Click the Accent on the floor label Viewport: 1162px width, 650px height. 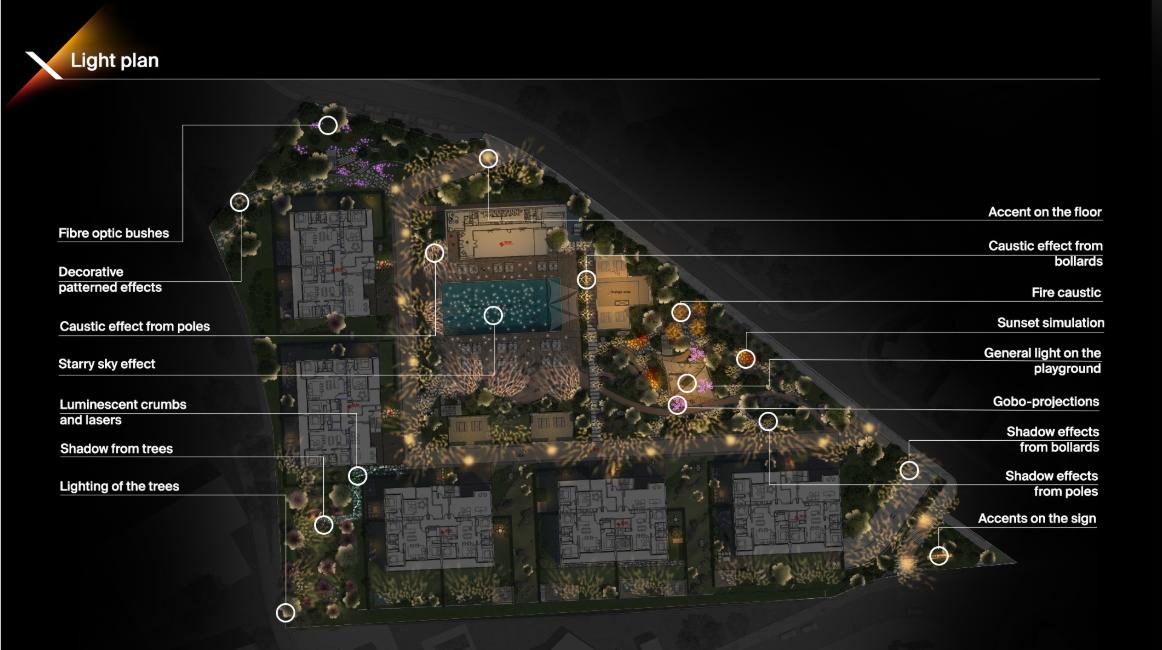tap(1044, 212)
